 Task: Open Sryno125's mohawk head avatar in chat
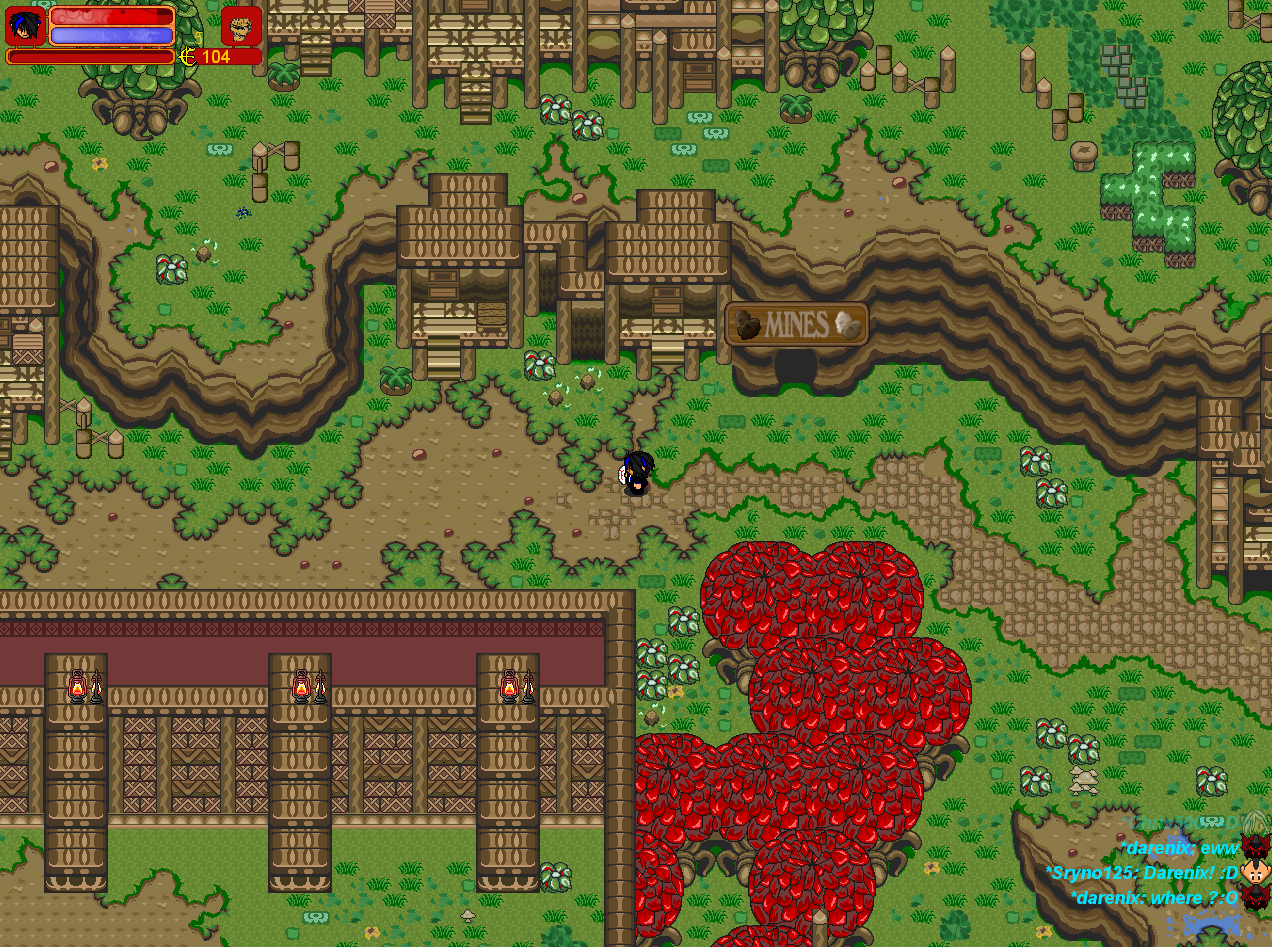coord(1255,872)
